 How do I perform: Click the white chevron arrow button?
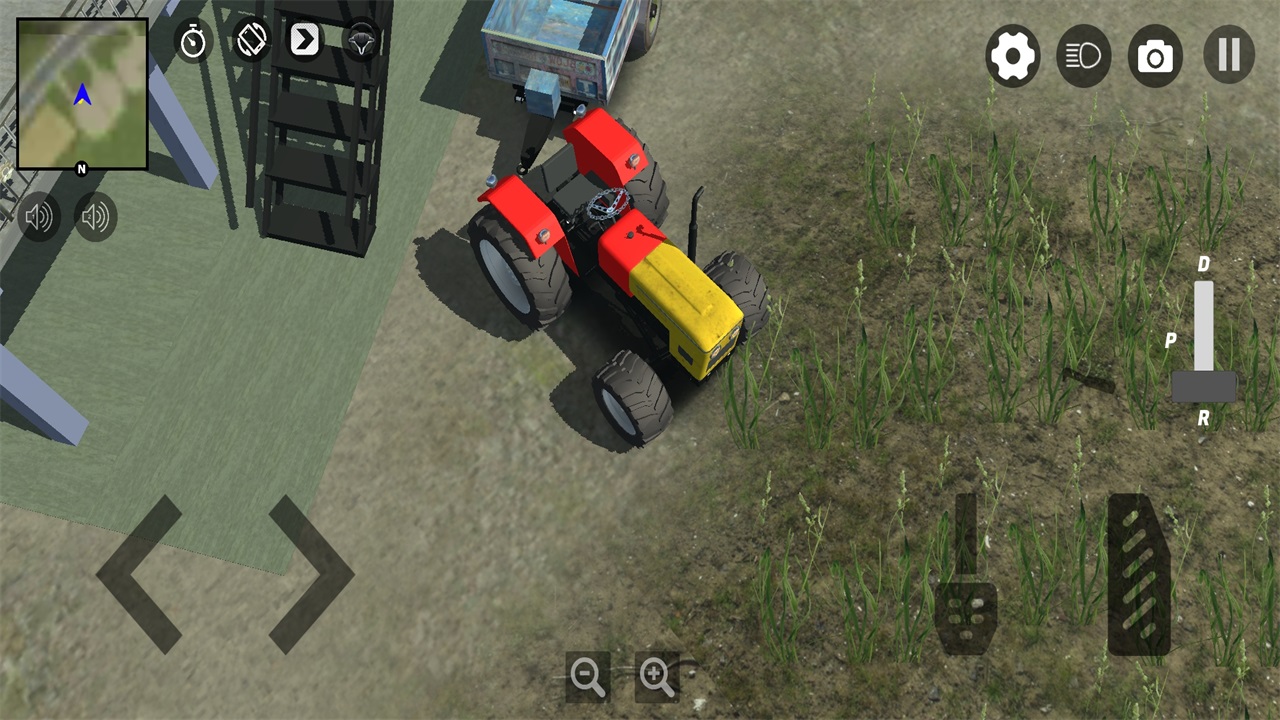(305, 40)
